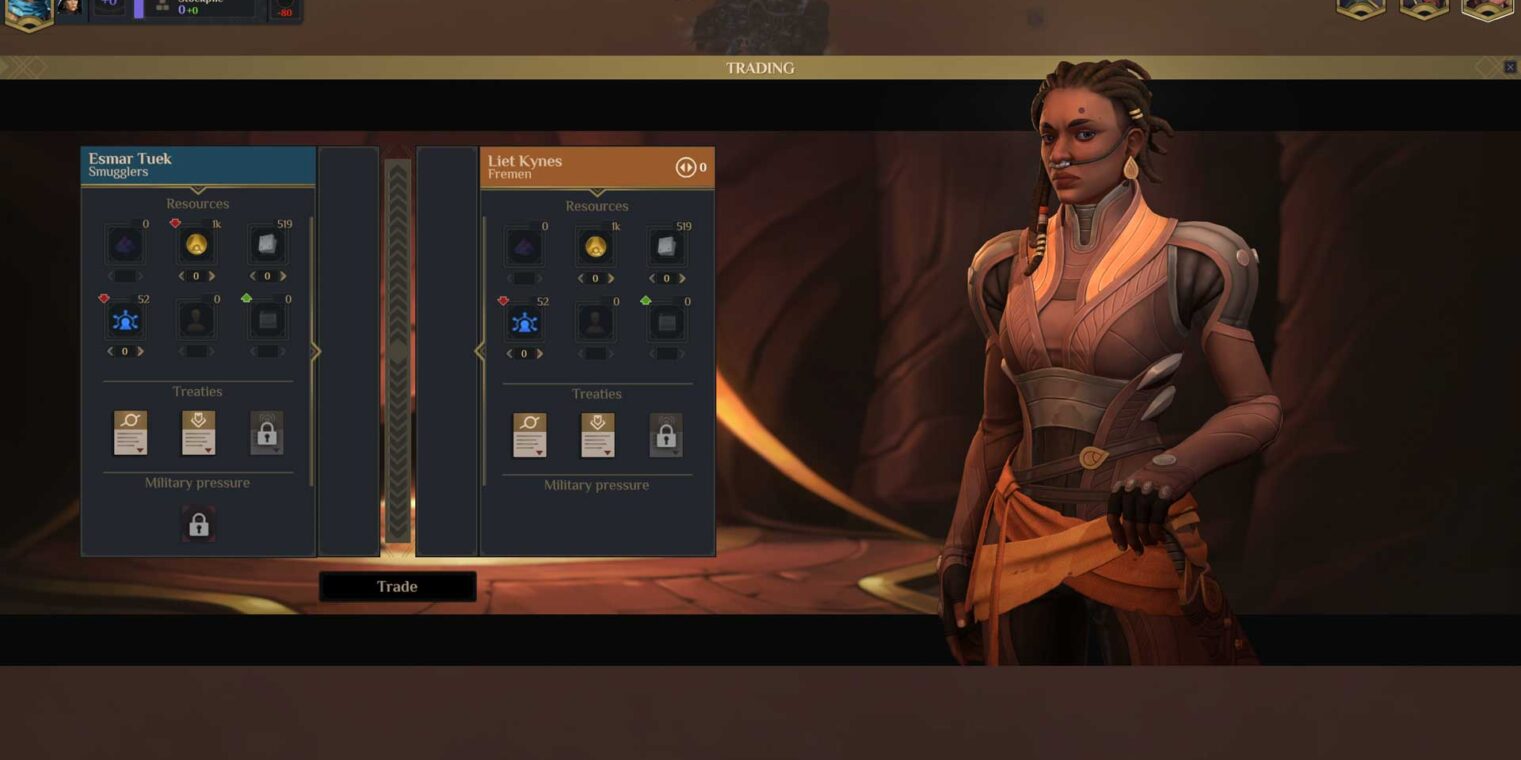Choose the second treaty document under Esmar Tuek

click(x=198, y=433)
